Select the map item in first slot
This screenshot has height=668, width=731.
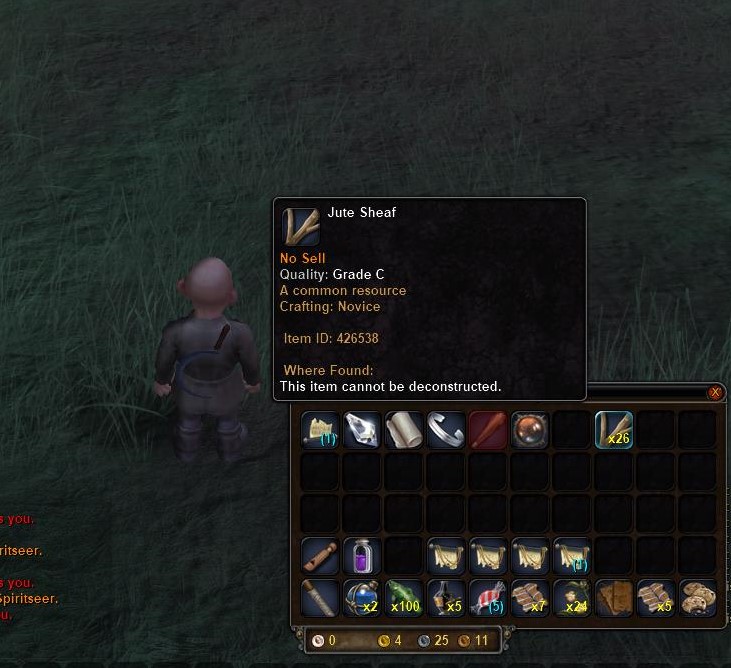point(319,430)
